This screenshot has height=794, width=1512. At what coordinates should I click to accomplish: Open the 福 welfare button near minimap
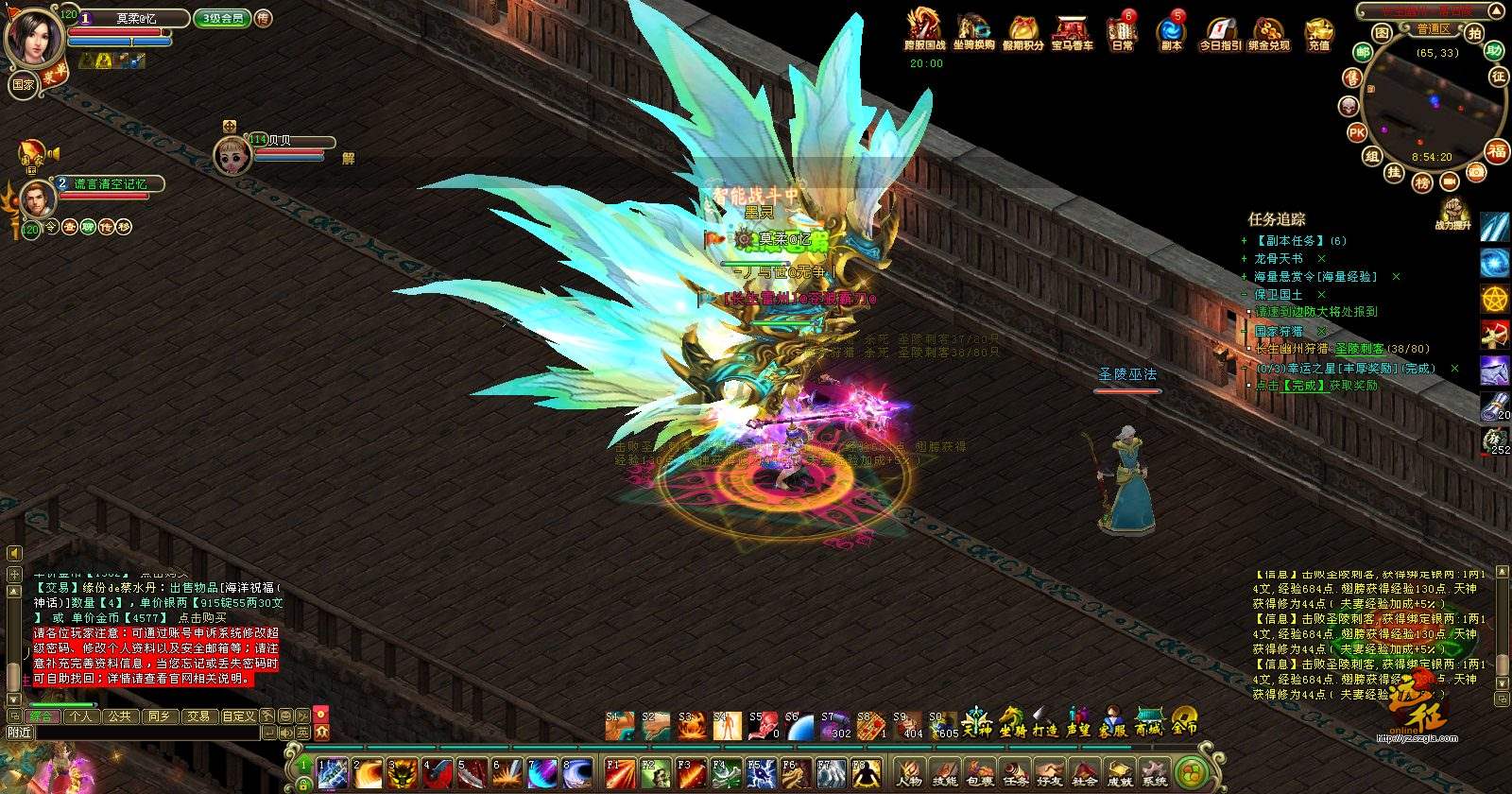pos(1497,151)
